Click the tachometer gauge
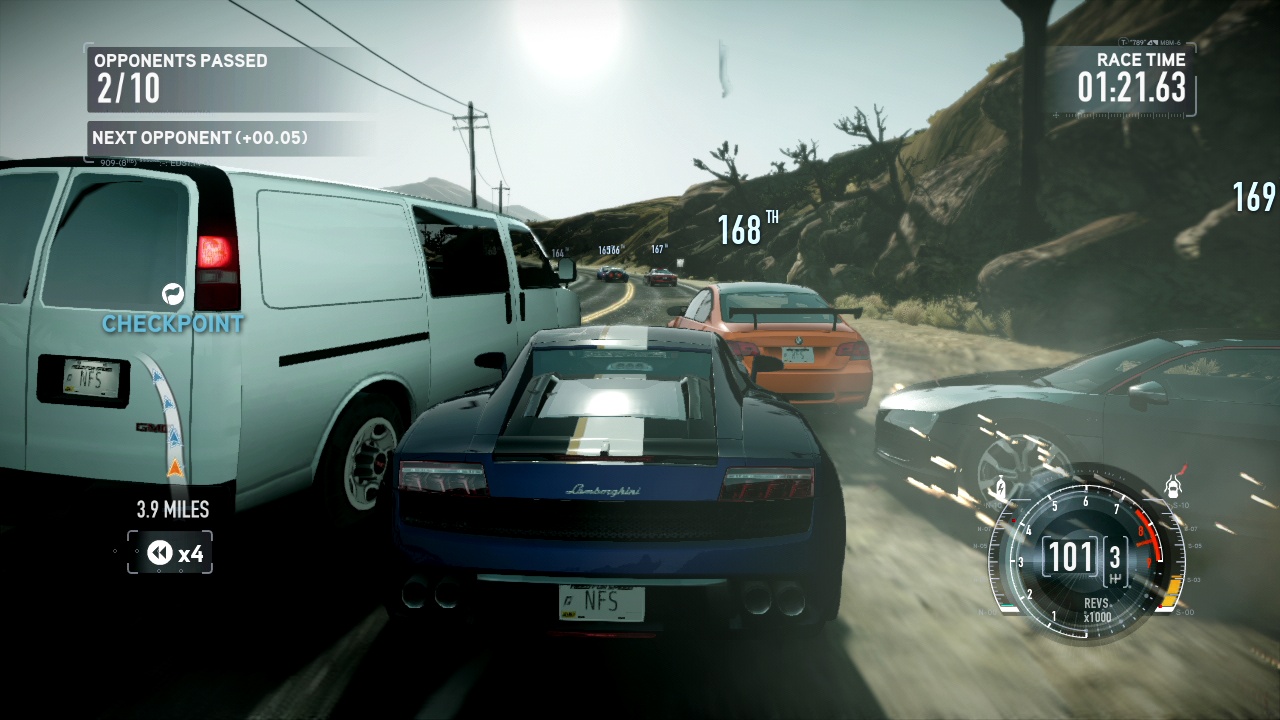This screenshot has height=720, width=1280. coord(1084,553)
